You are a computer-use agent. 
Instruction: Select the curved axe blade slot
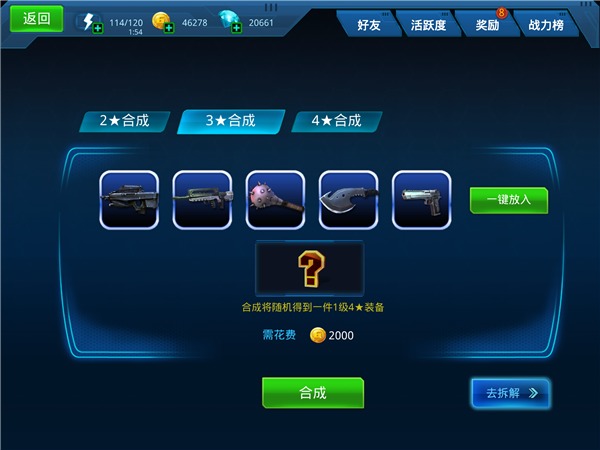point(348,200)
